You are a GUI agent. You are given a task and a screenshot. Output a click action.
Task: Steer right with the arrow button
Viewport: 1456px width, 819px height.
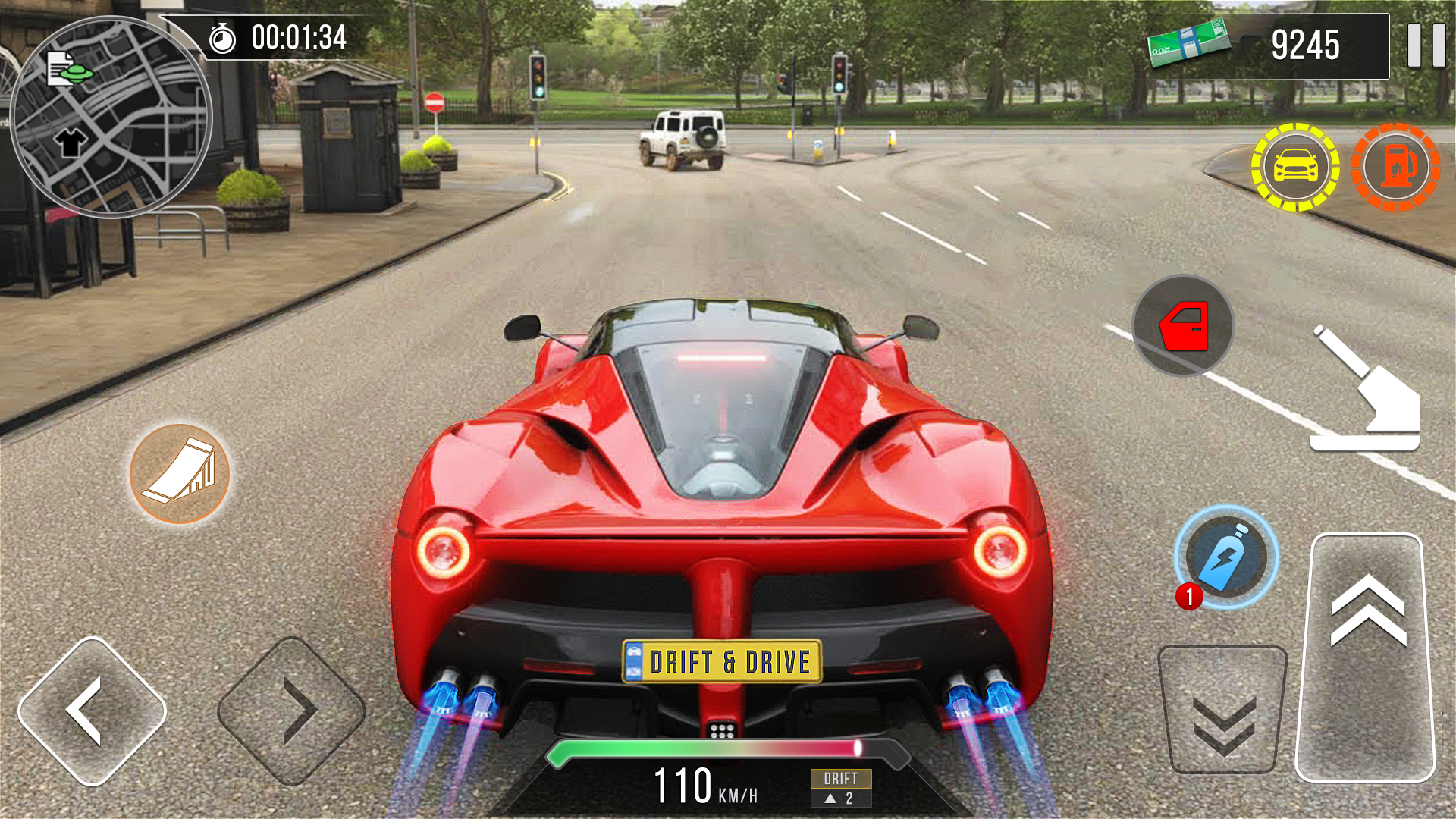[292, 711]
